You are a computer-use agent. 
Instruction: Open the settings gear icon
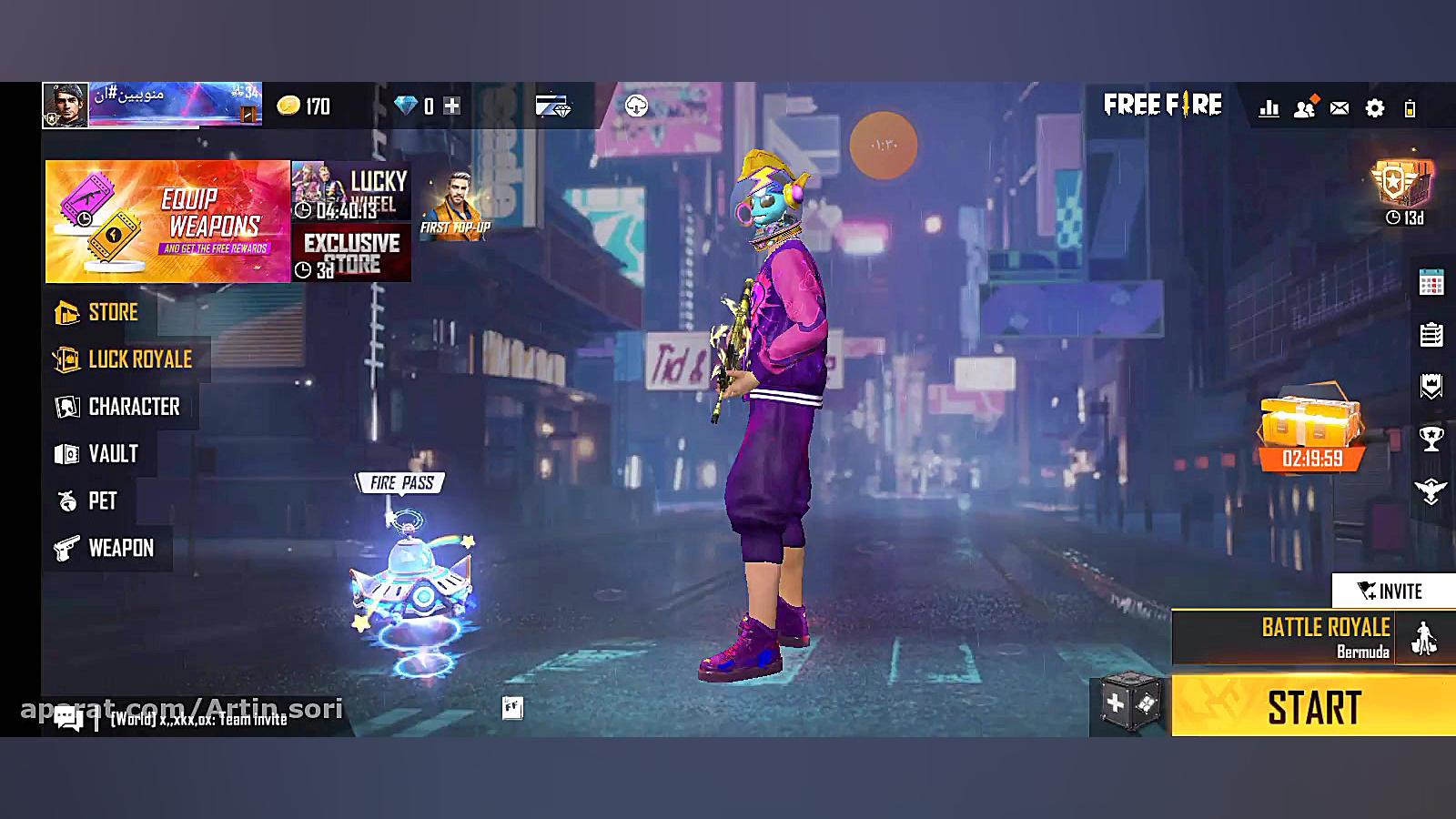1374,108
